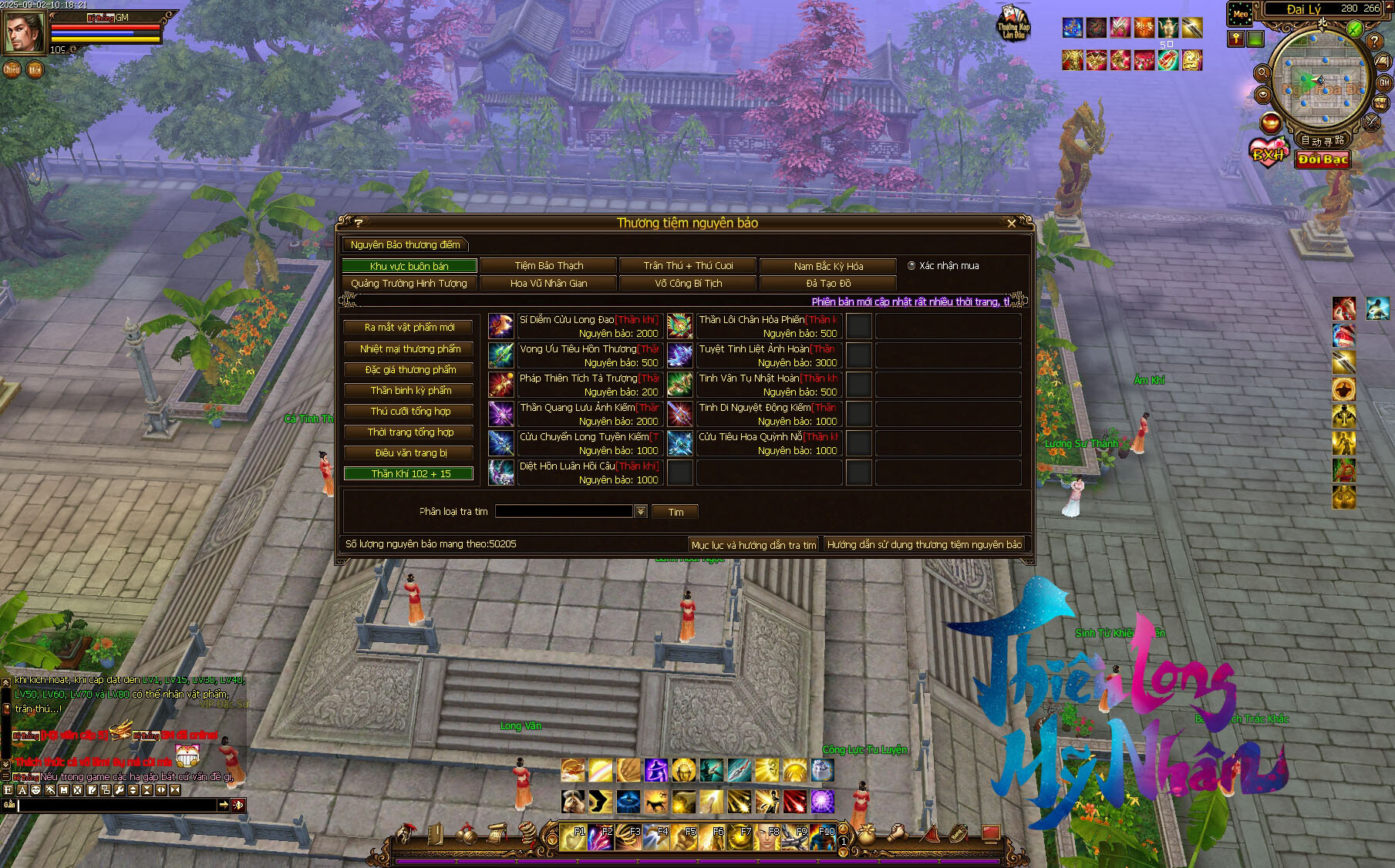Click the chat message input box
Image resolution: width=1395 pixels, height=868 pixels.
pos(116,805)
